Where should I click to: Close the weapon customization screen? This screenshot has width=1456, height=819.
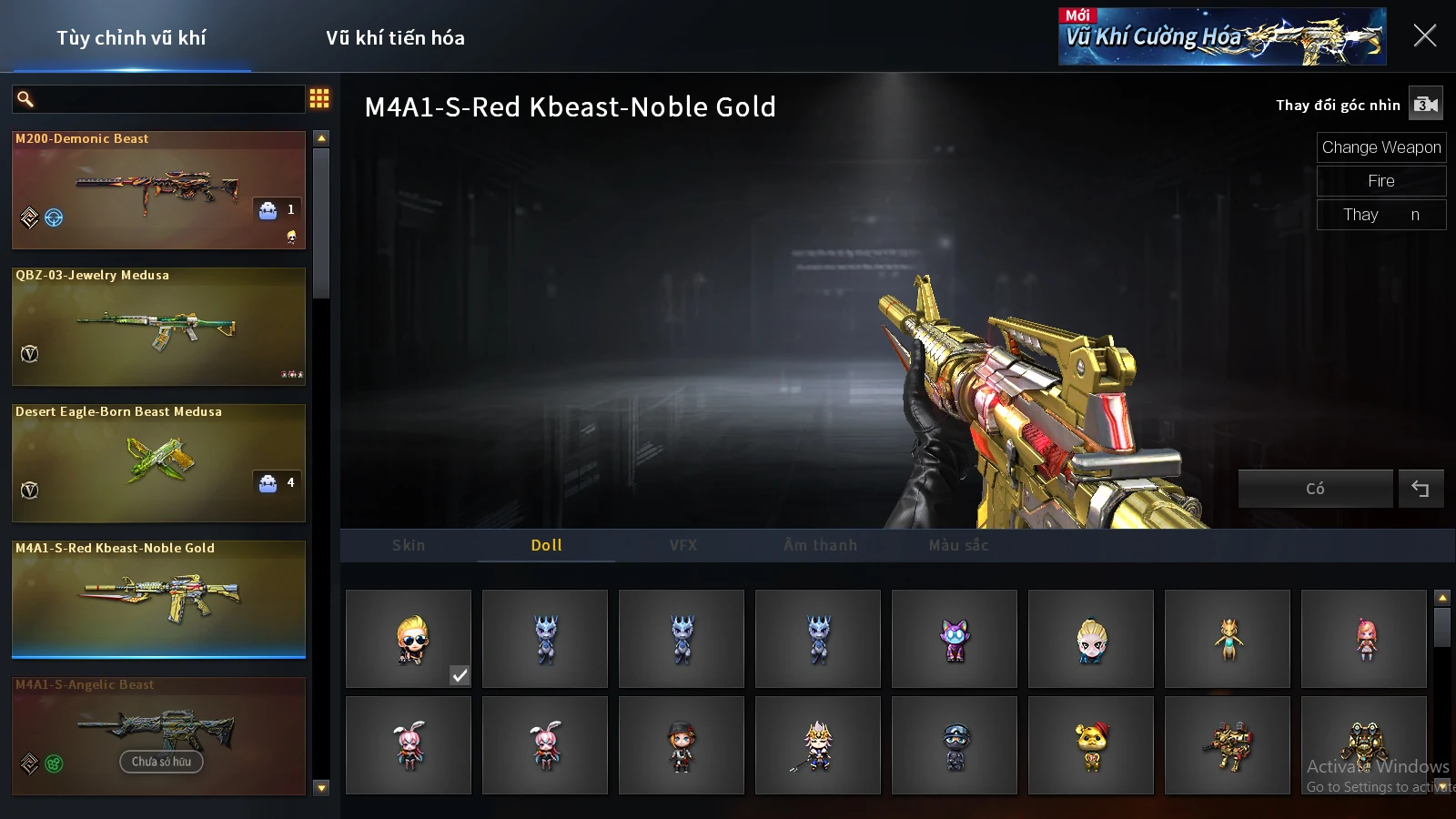(1424, 36)
